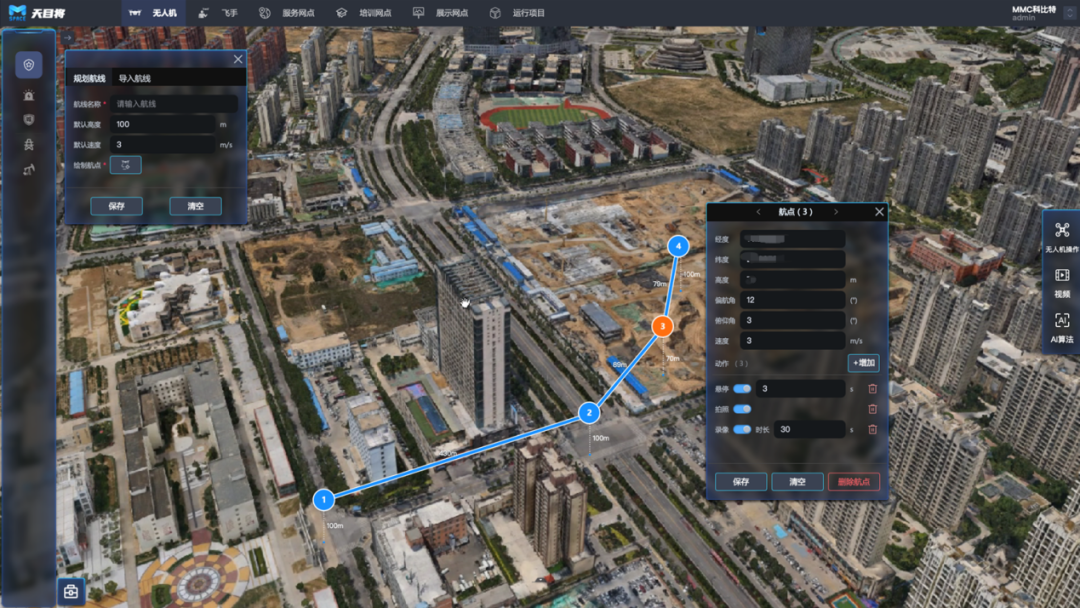The height and width of the screenshot is (608, 1080).
Task: Open the 运行项目 top navigation tab
Action: point(518,13)
